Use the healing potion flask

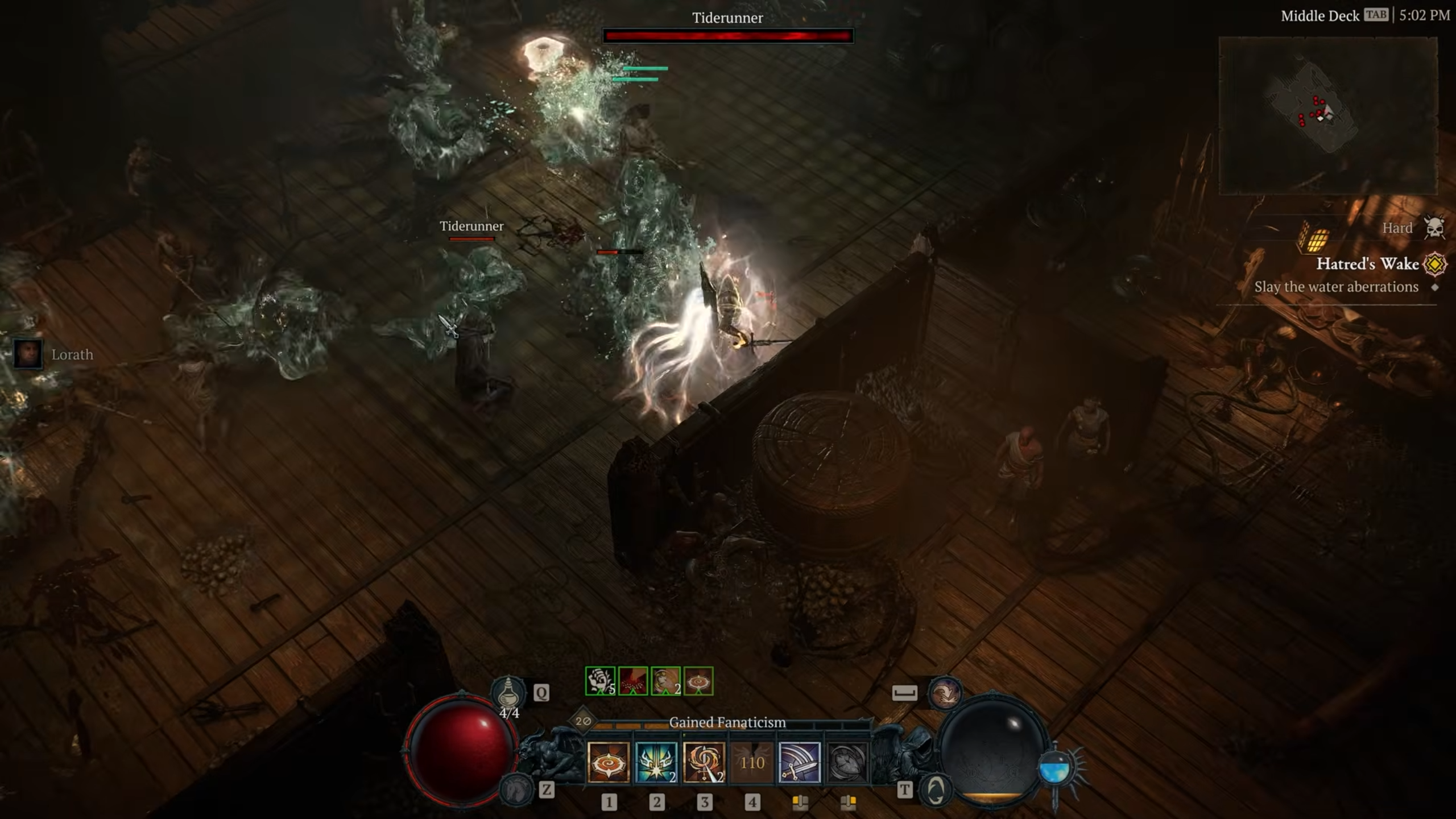[x=508, y=692]
